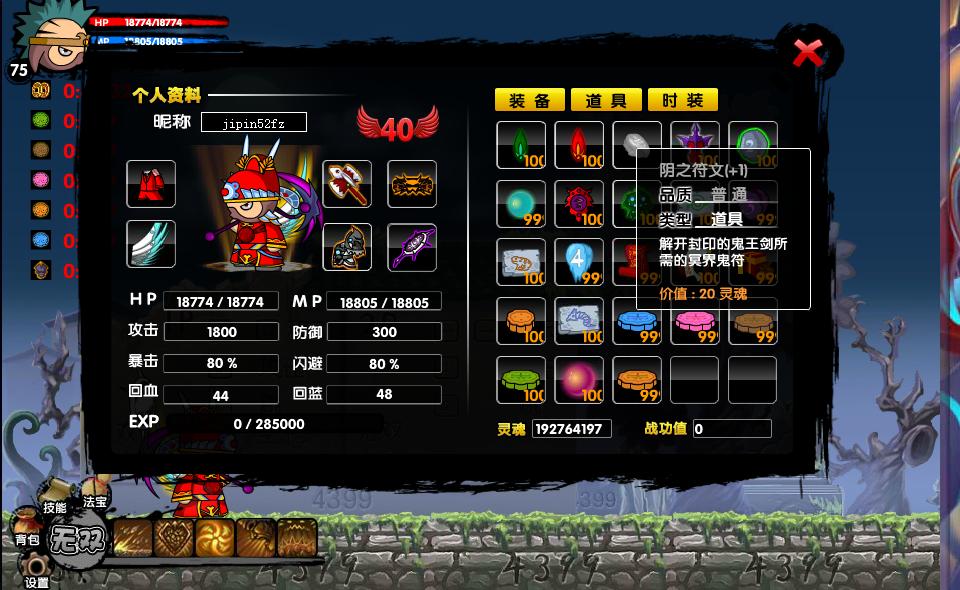Select the pink rune disc item
This screenshot has width=960, height=590.
click(x=695, y=321)
